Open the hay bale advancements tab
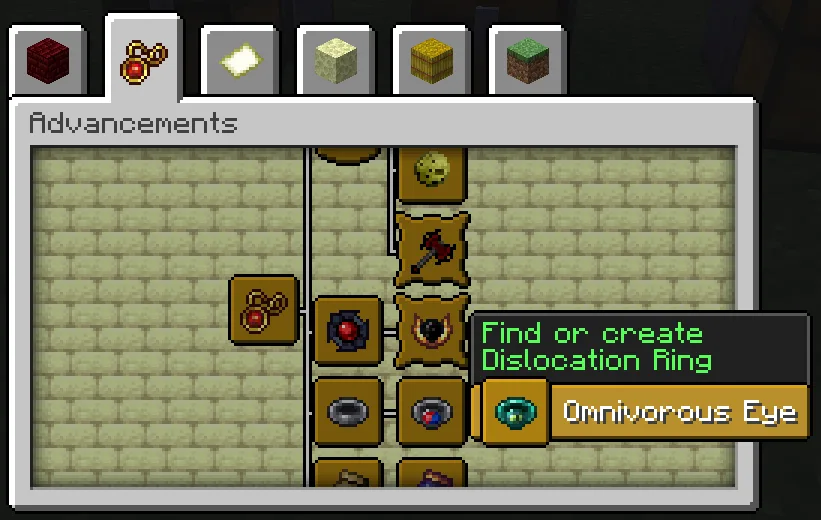The width and height of the screenshot is (821, 520). pos(431,62)
